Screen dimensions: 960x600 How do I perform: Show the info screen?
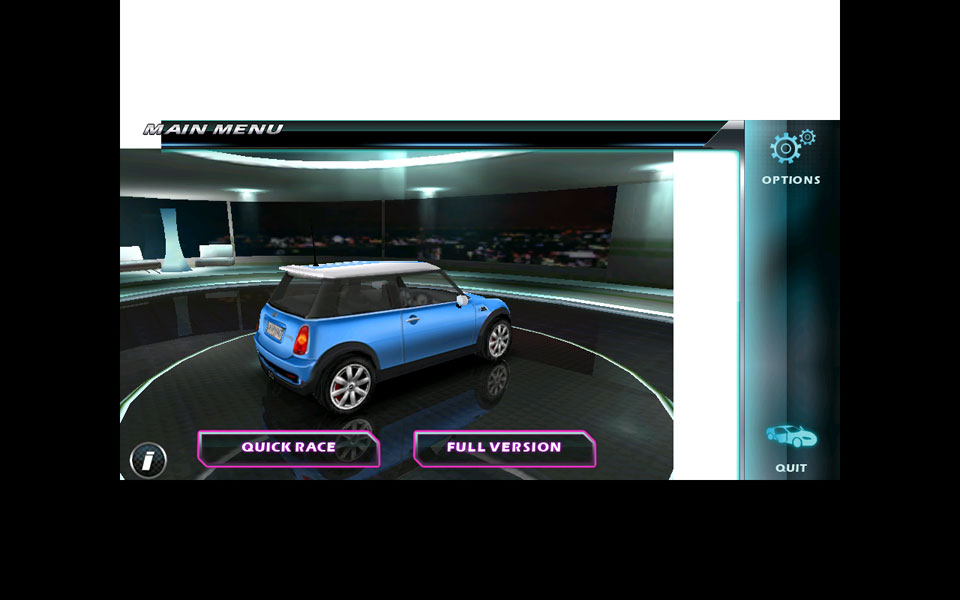(148, 460)
